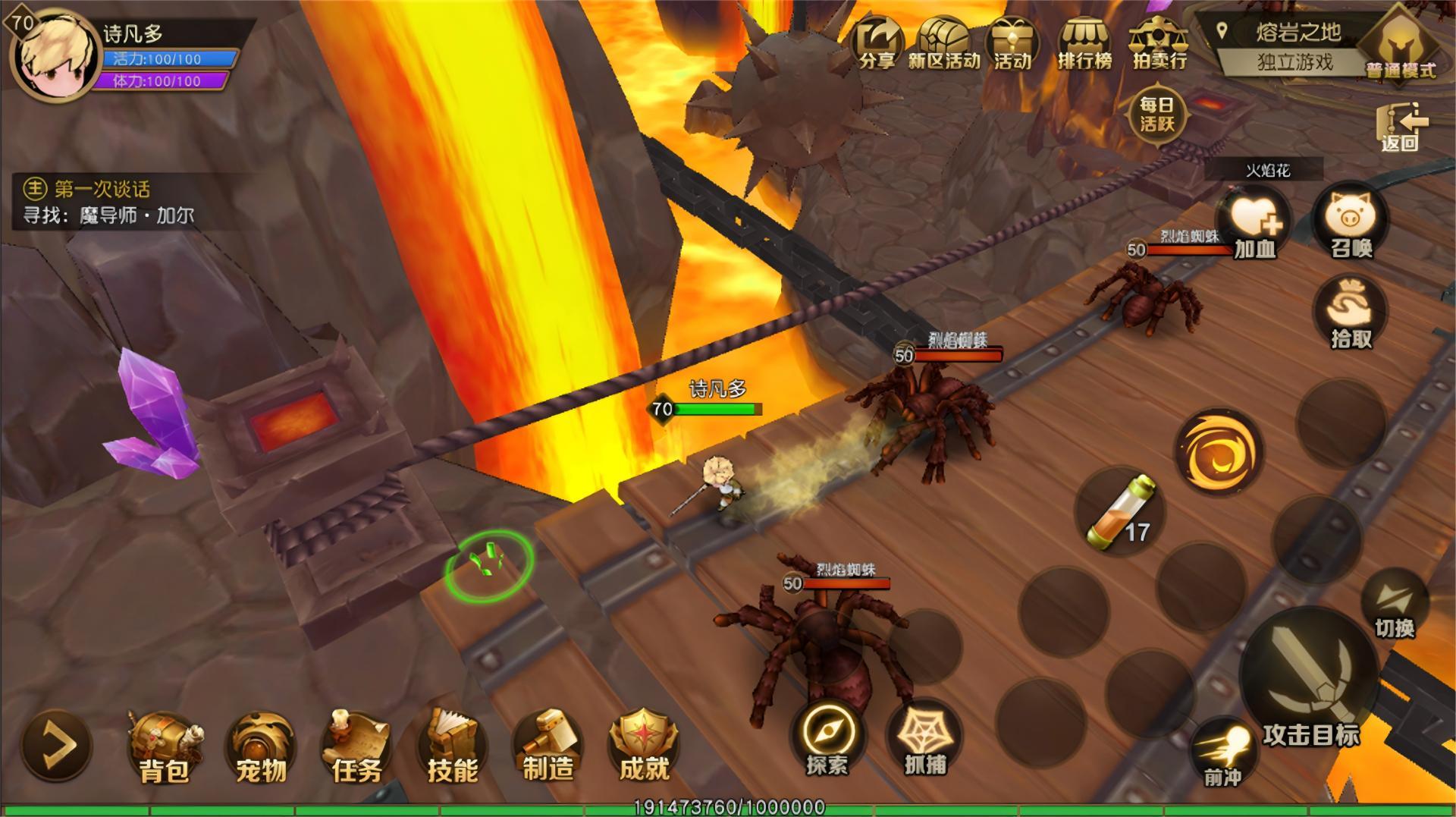Tap the 召唤 pig summon button
The width and height of the screenshot is (1456, 817).
[1351, 223]
